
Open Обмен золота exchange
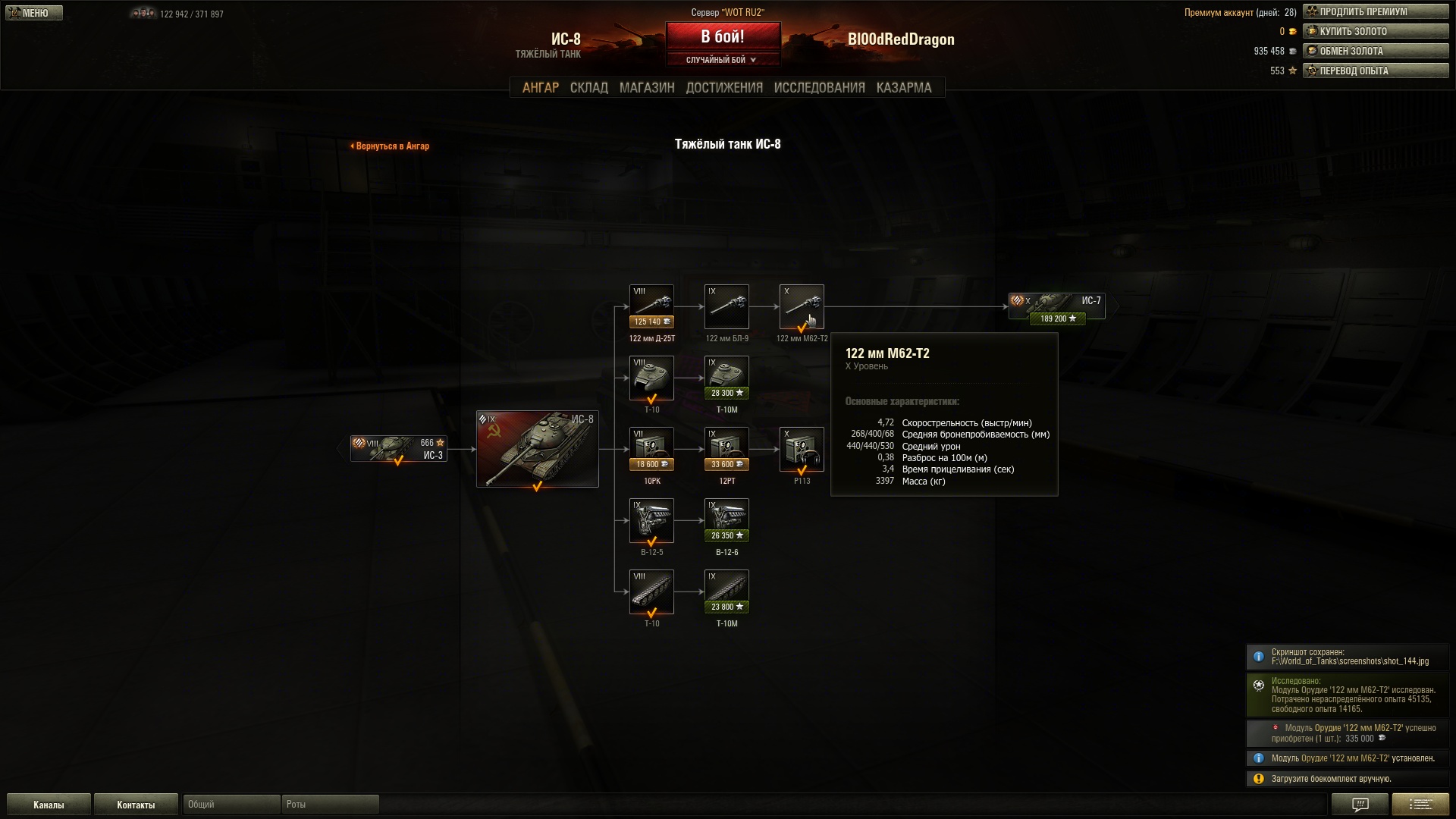coord(1375,51)
